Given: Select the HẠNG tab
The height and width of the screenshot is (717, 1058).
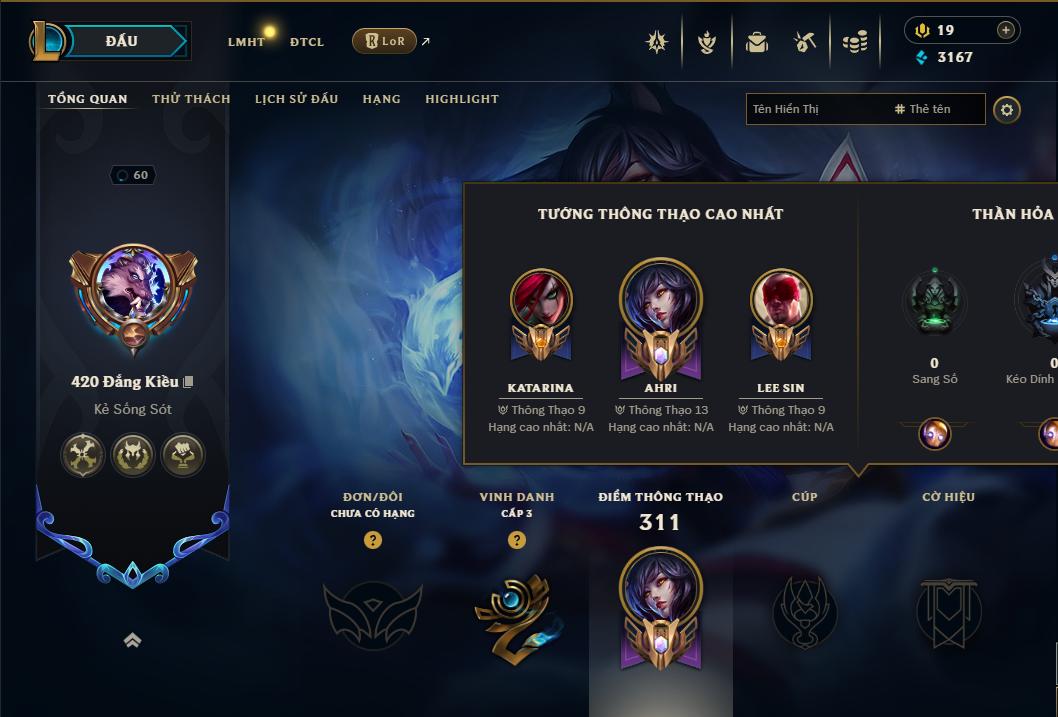Looking at the screenshot, I should [x=381, y=99].
